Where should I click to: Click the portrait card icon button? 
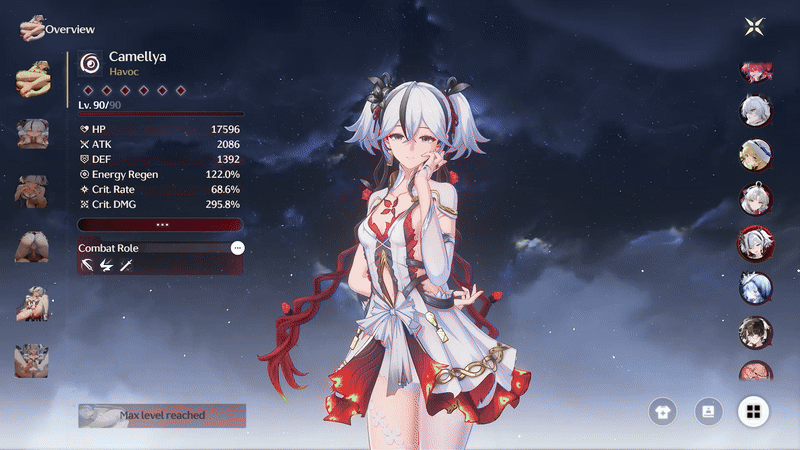708,410
